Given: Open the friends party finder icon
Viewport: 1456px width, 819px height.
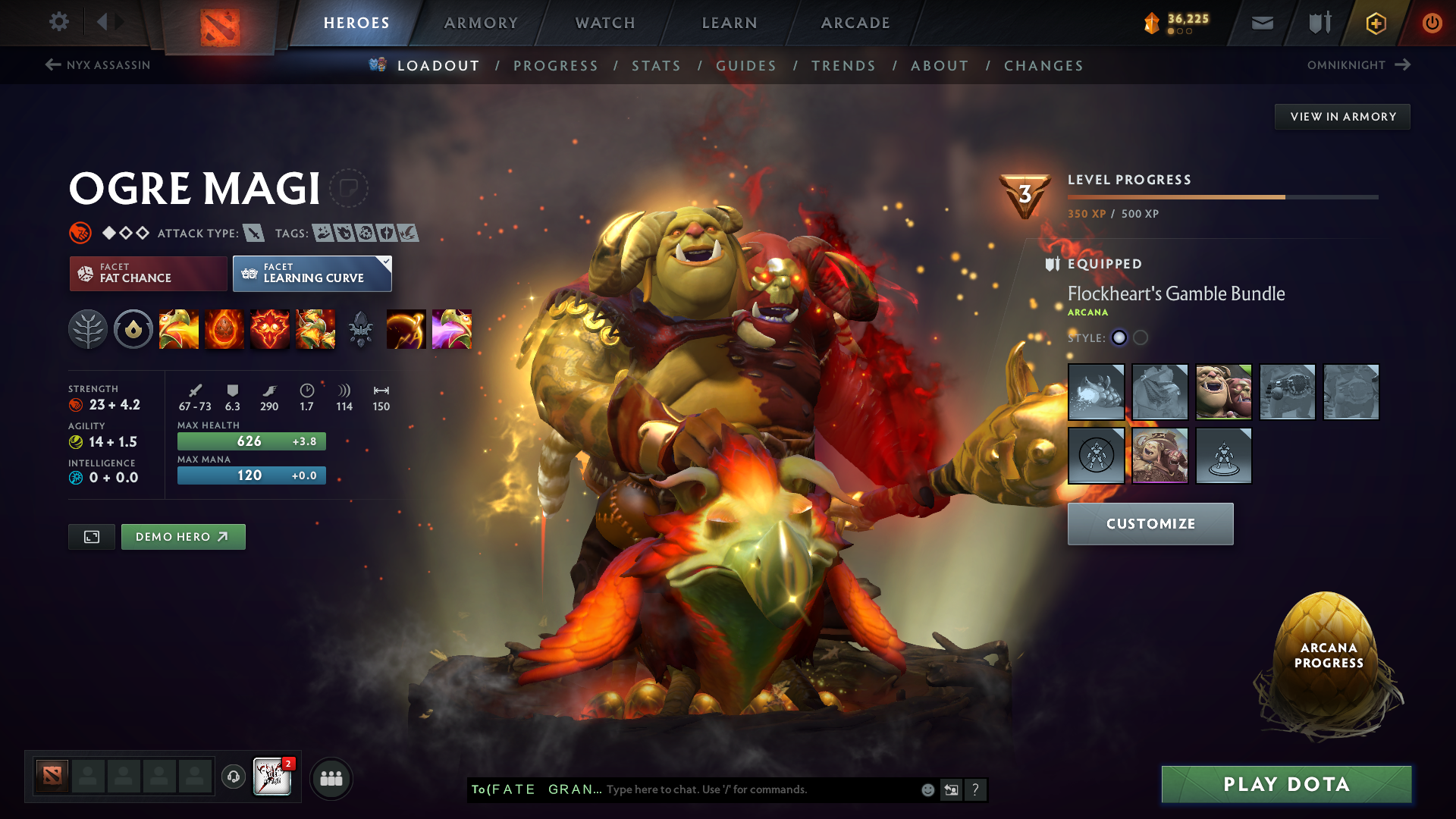Looking at the screenshot, I should pyautogui.click(x=331, y=777).
